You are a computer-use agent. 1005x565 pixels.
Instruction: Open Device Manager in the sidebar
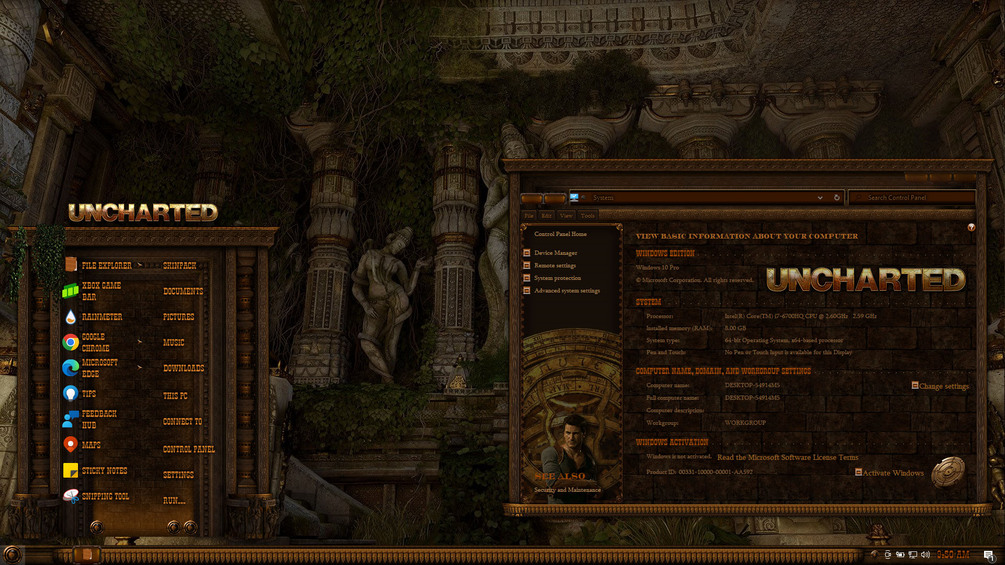click(x=555, y=253)
